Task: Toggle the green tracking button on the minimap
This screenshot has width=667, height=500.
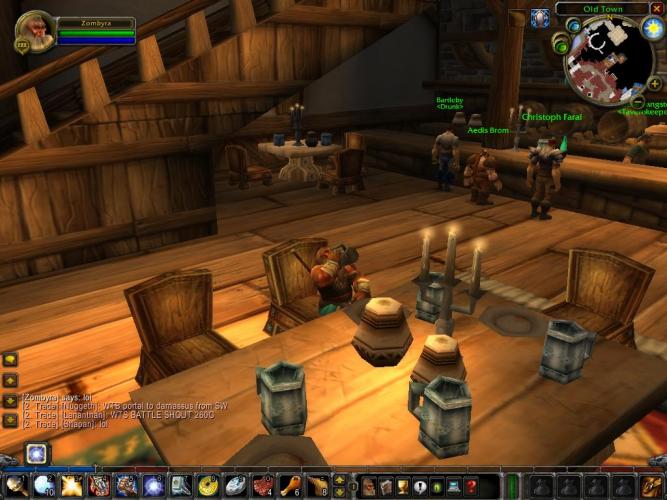Action: 563,46
